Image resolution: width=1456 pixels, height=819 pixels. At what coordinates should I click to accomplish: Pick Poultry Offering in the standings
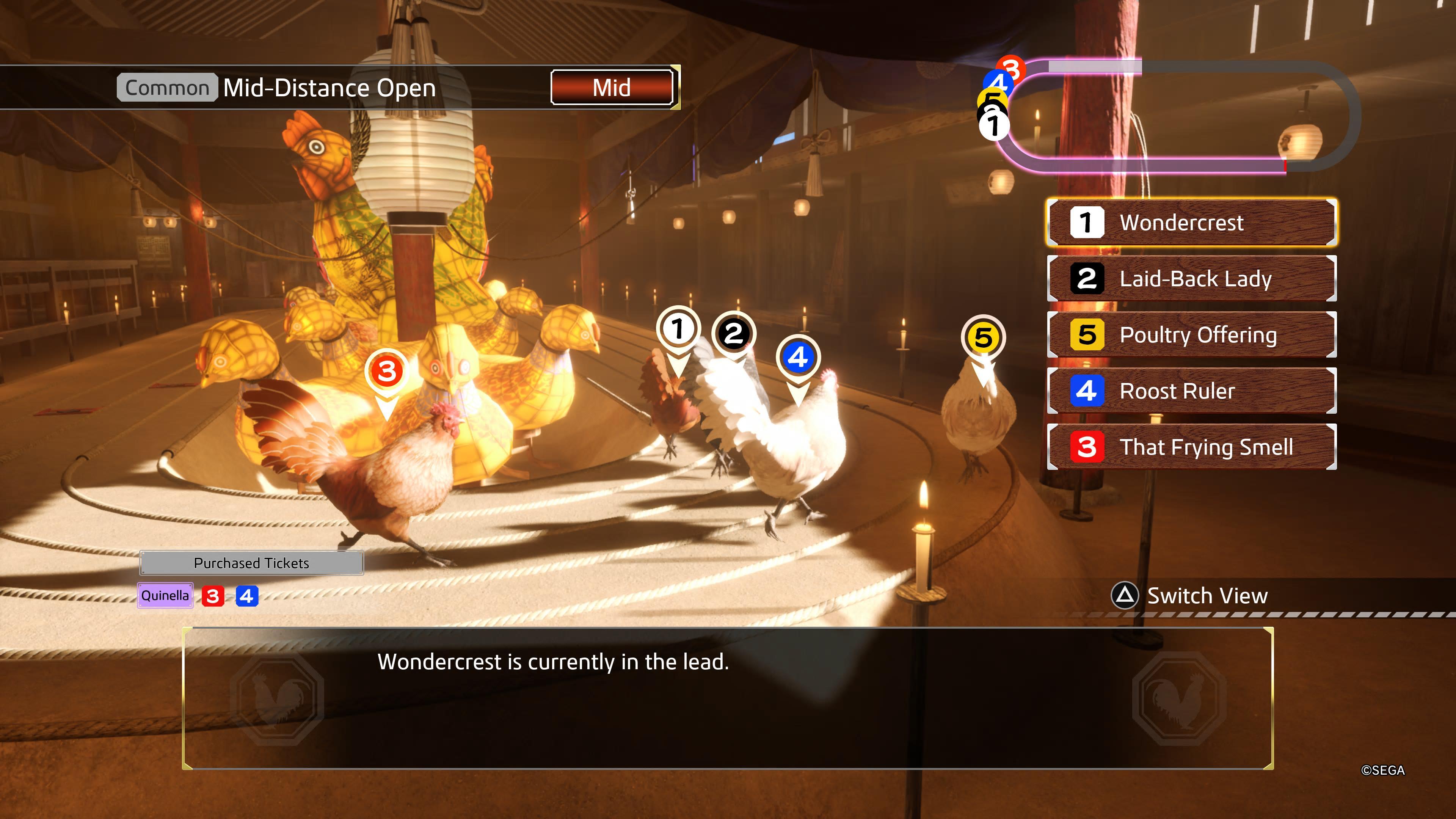(x=1191, y=334)
